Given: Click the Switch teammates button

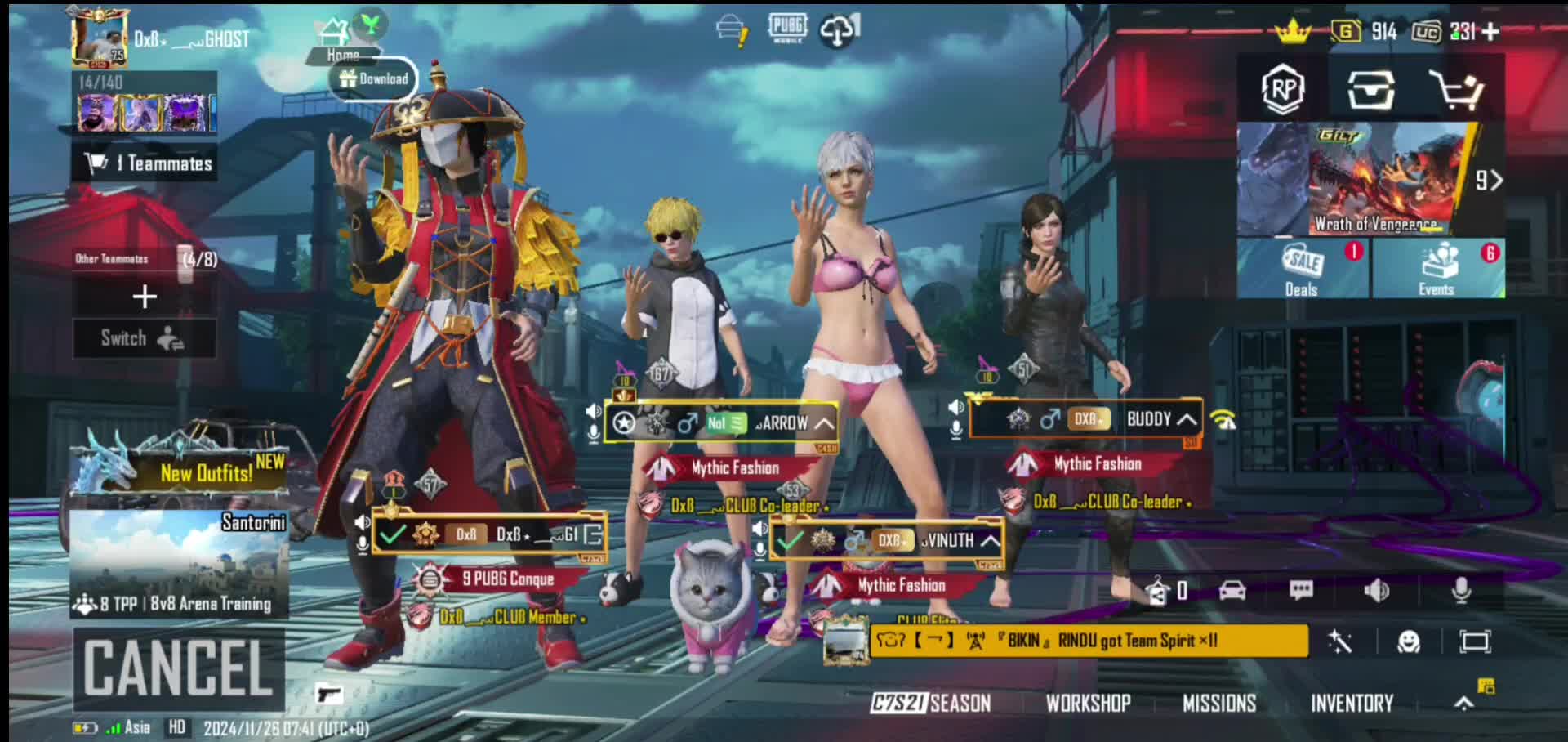Looking at the screenshot, I should point(144,338).
